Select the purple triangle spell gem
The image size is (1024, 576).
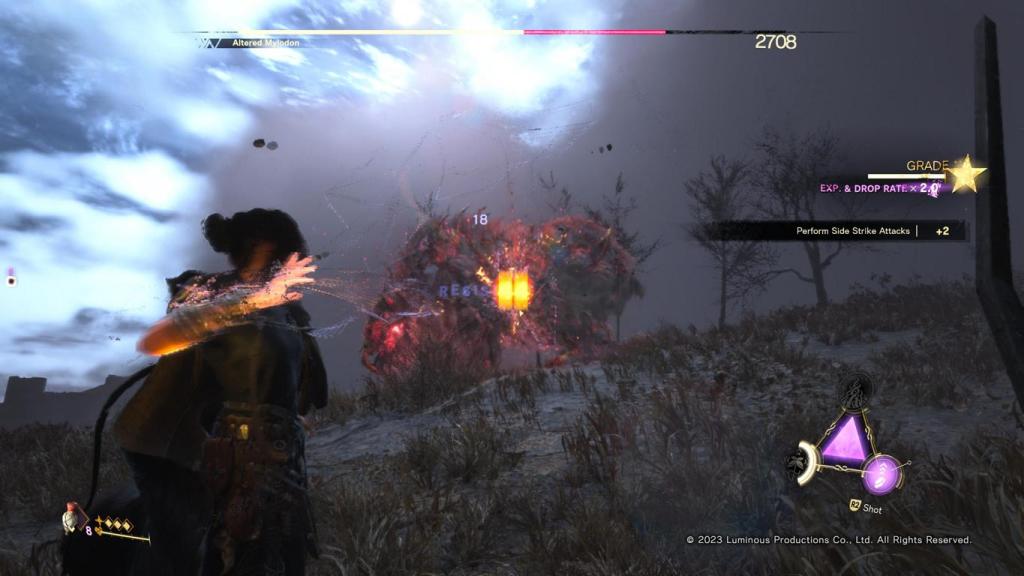coord(846,439)
